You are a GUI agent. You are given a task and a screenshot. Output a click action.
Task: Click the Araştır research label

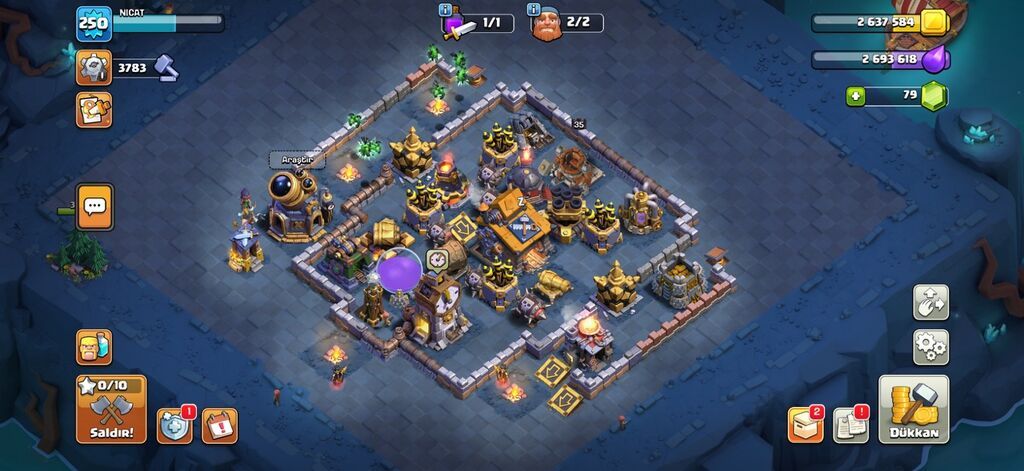[297, 160]
